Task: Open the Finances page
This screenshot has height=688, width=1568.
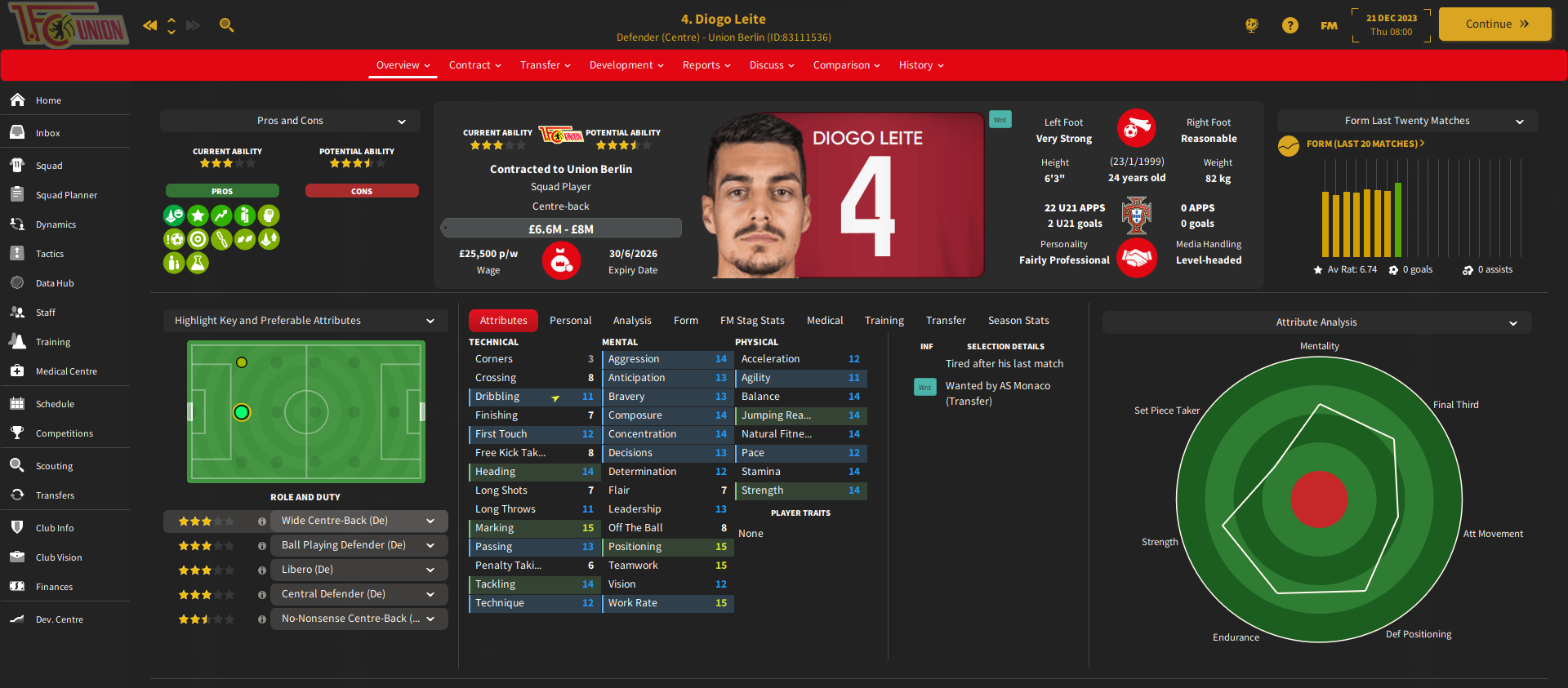Action: (54, 587)
